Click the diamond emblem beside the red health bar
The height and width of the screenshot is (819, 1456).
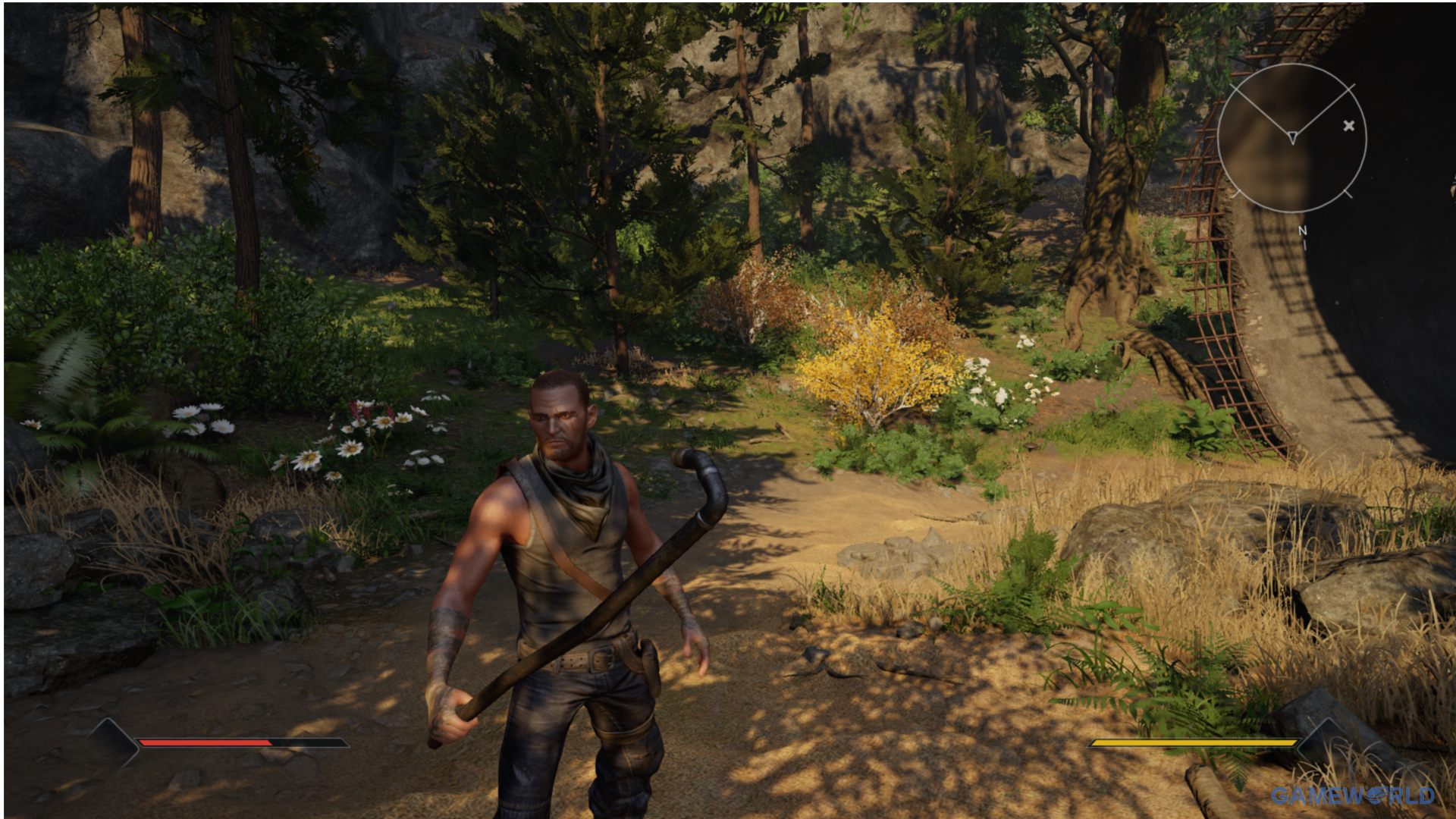pos(114,742)
